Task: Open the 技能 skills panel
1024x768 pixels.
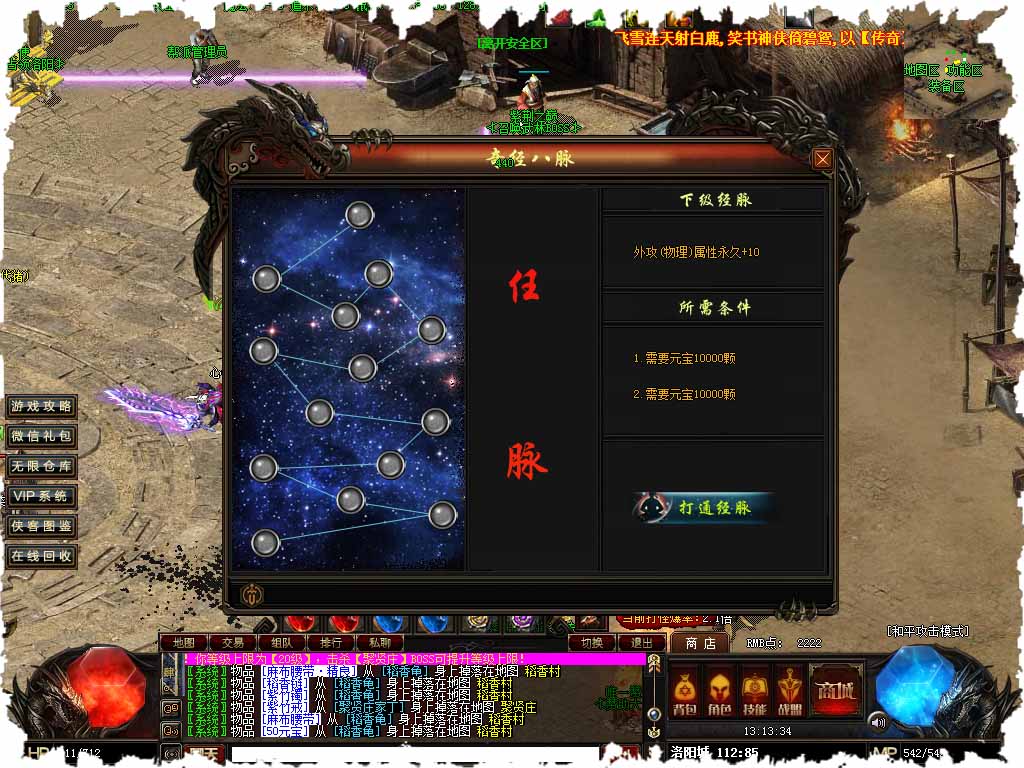Action: click(x=755, y=692)
